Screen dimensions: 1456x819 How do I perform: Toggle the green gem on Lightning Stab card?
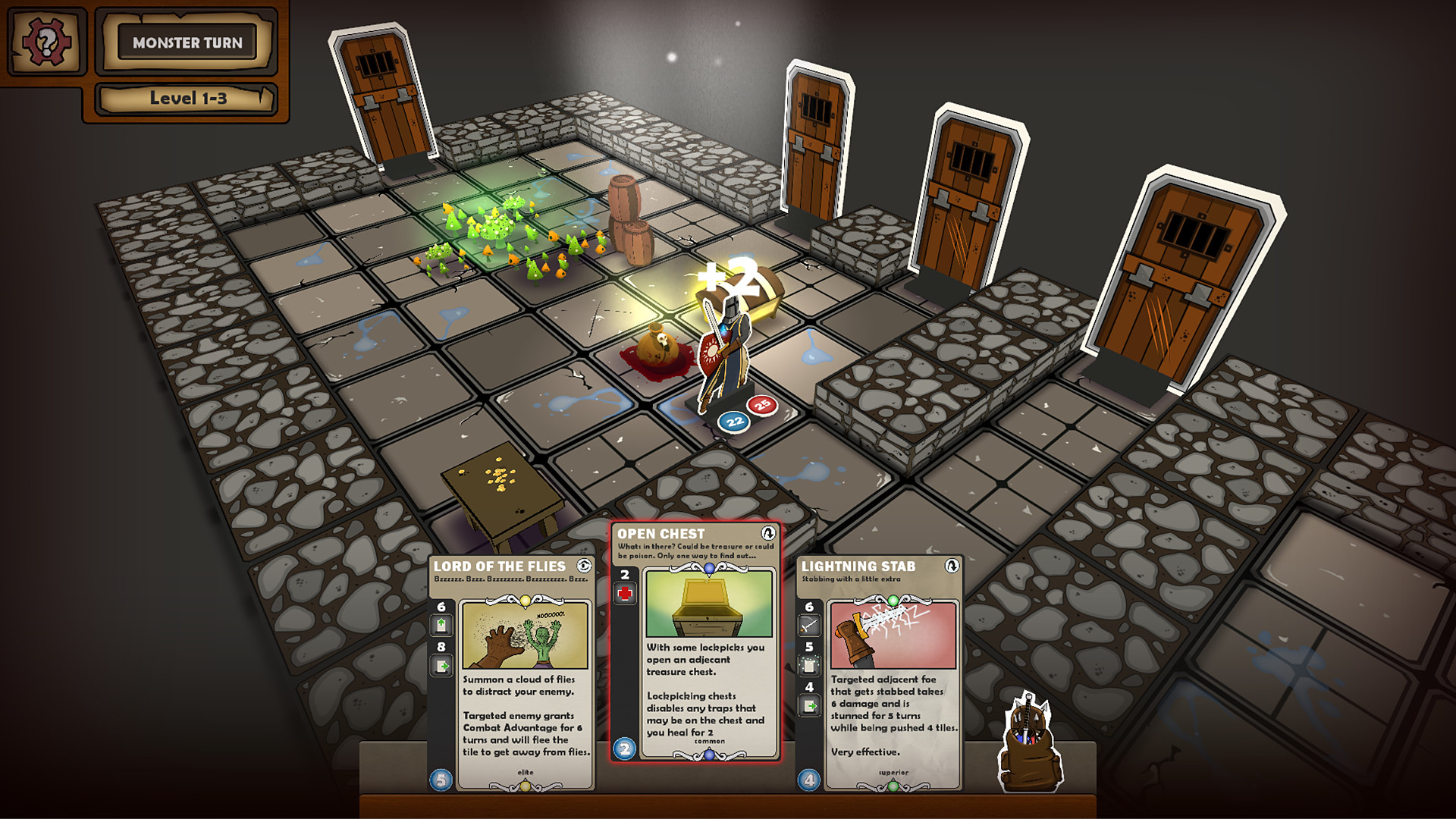click(x=893, y=600)
